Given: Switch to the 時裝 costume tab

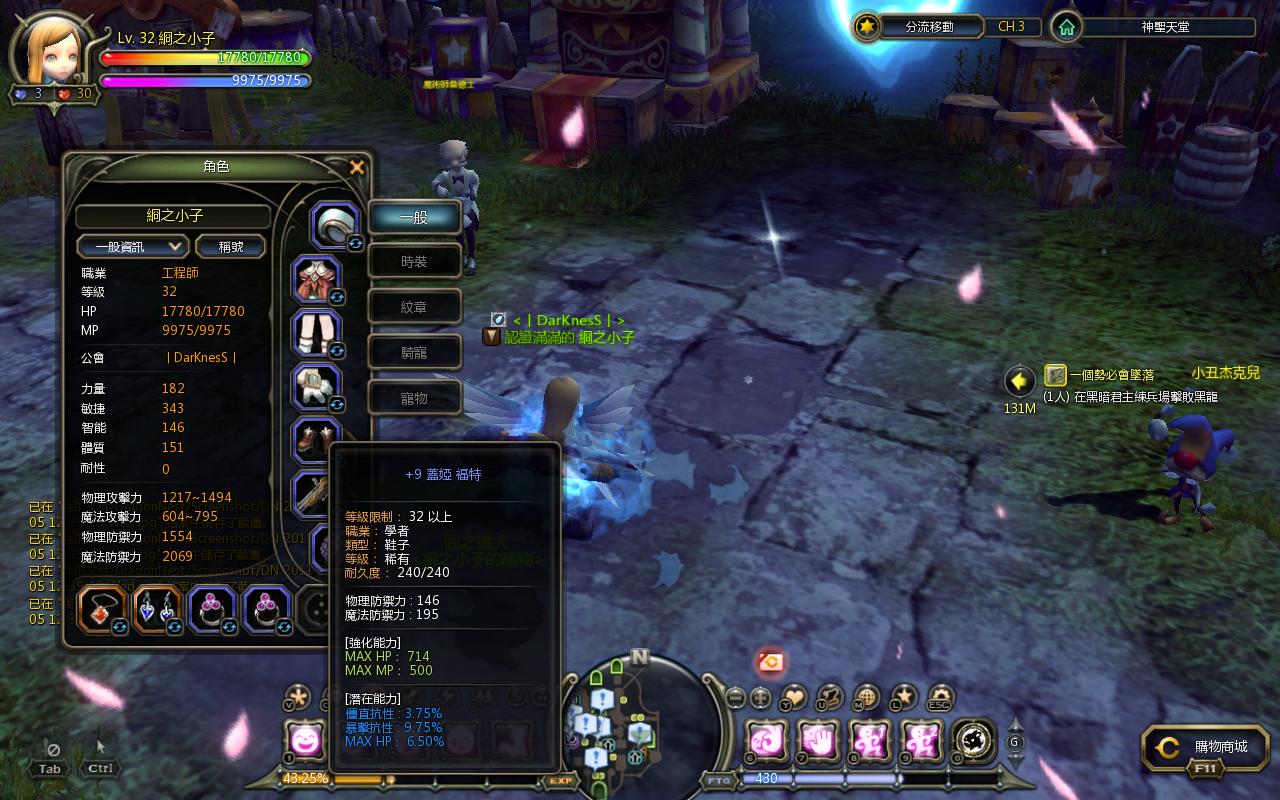Looking at the screenshot, I should 414,262.
